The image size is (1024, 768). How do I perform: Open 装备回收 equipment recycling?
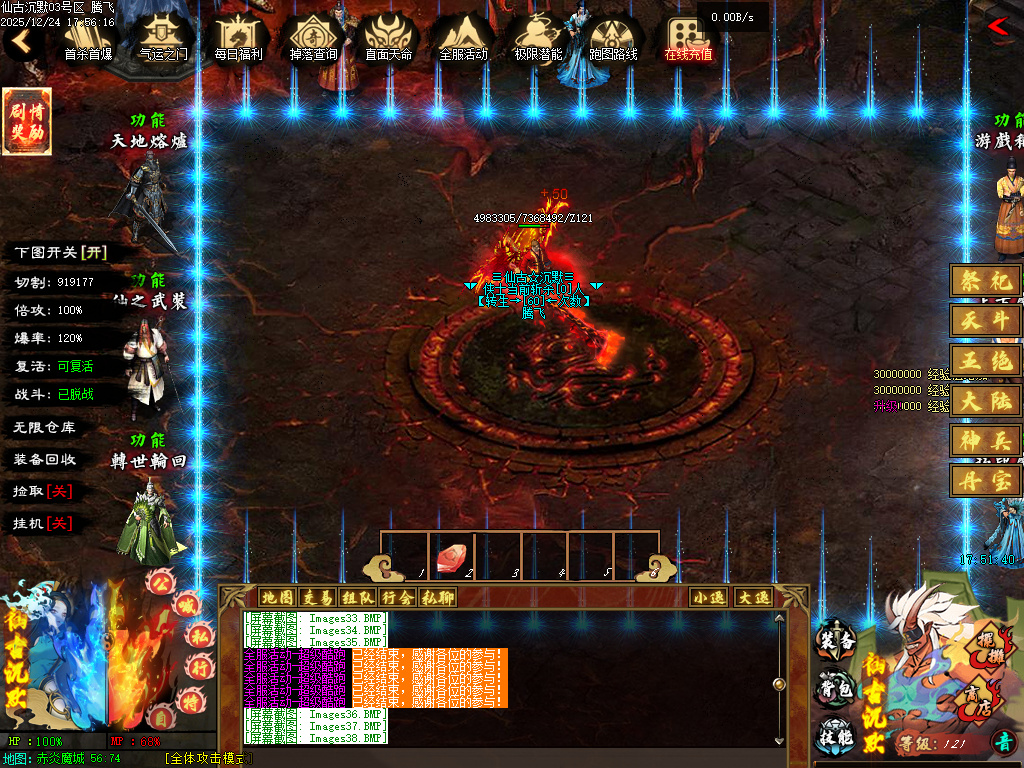[45, 459]
